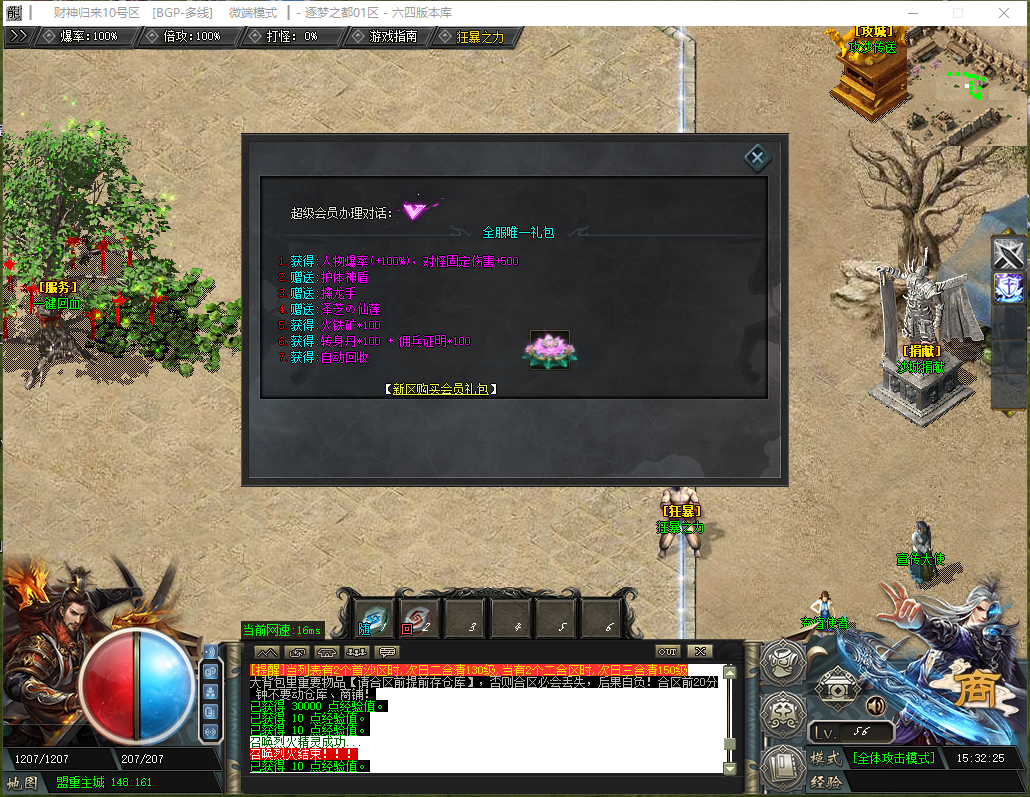
Task: Click the 打怪 monster bonus entry
Action: pyautogui.click(x=292, y=36)
